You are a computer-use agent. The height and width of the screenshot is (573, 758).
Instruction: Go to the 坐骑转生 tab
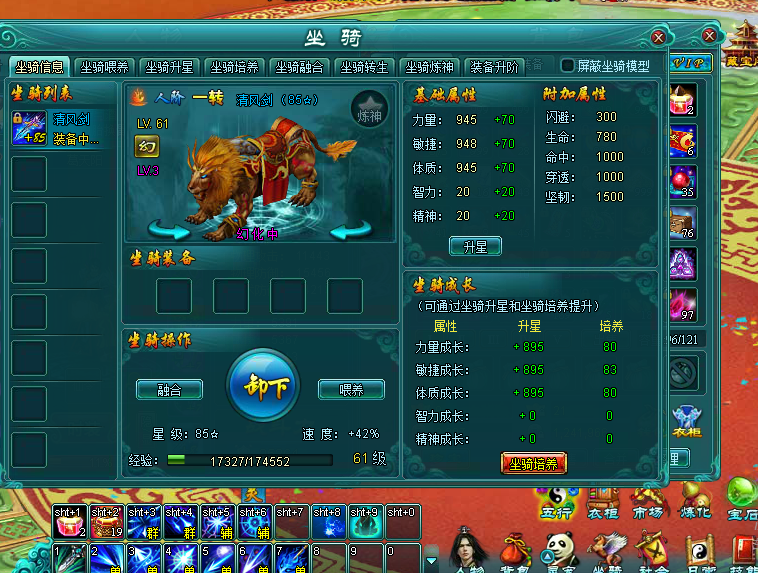coord(364,67)
